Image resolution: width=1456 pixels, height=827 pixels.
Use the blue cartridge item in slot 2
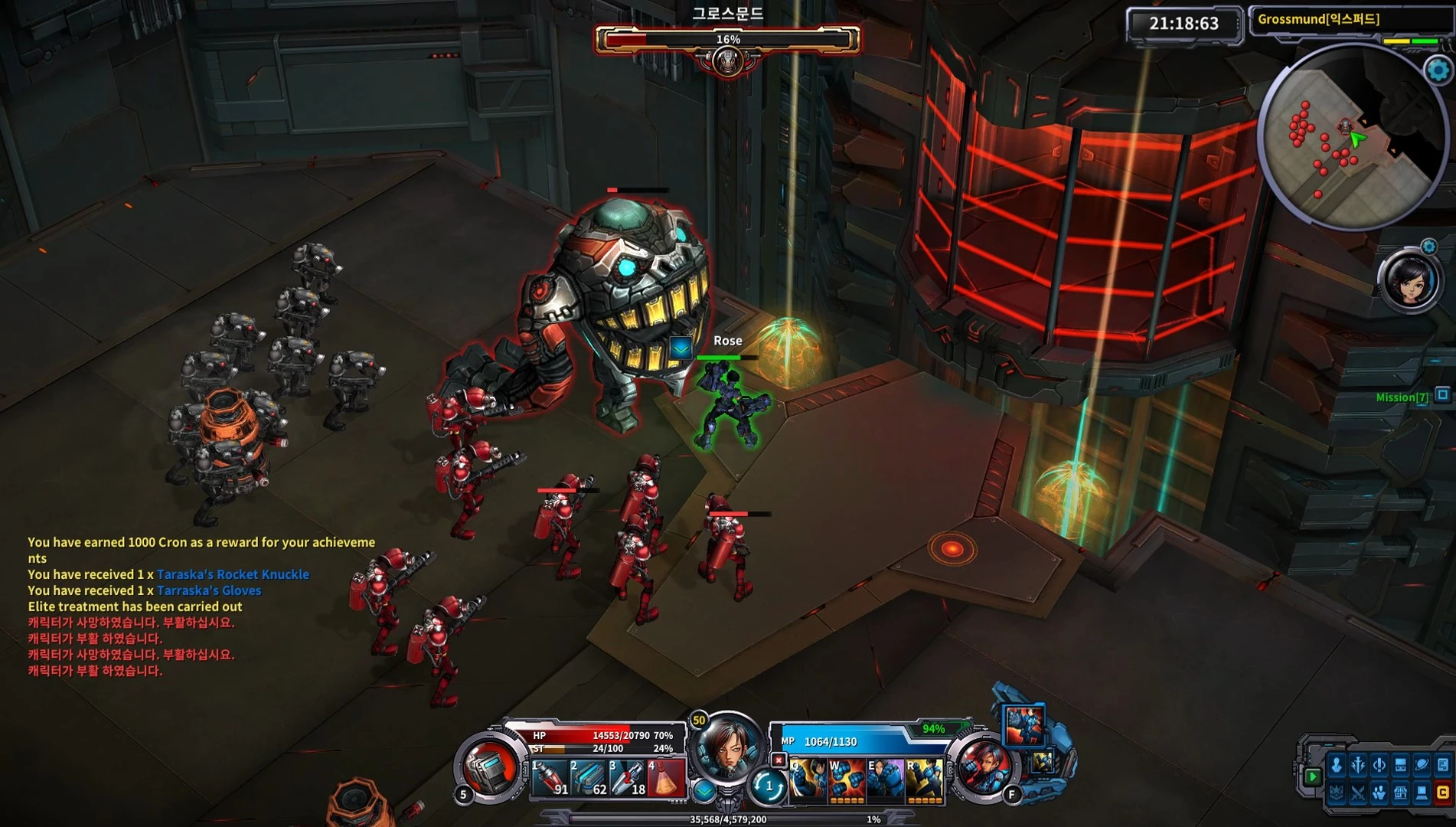click(589, 778)
